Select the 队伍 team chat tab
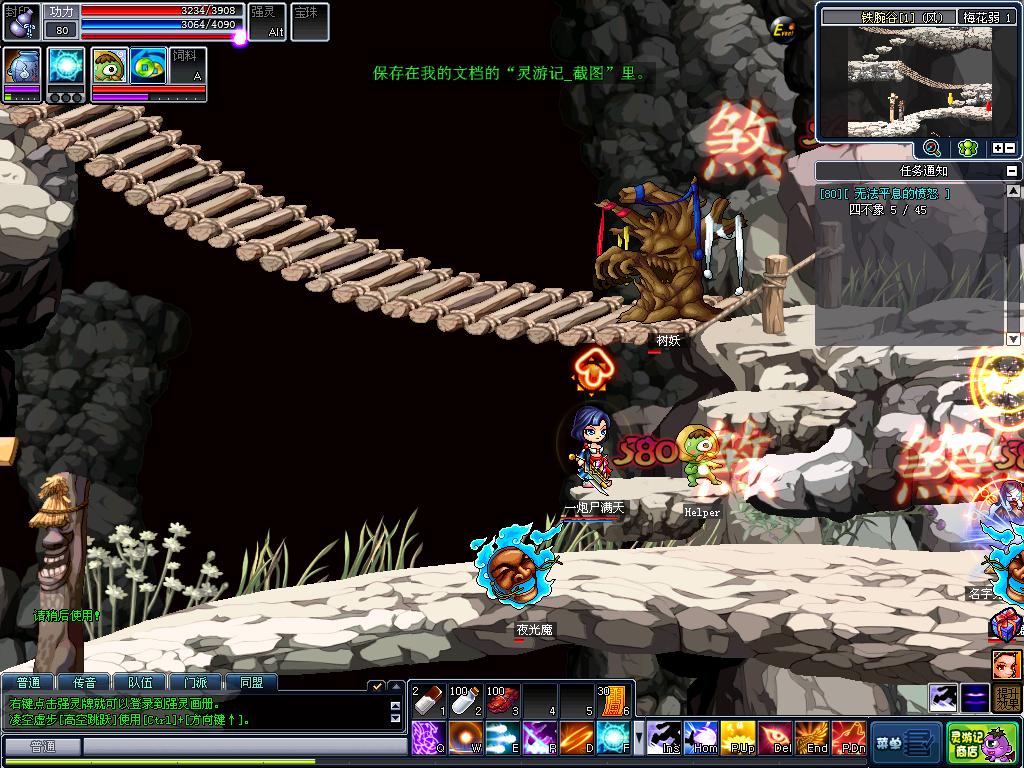The width and height of the screenshot is (1024, 768). pos(139,683)
